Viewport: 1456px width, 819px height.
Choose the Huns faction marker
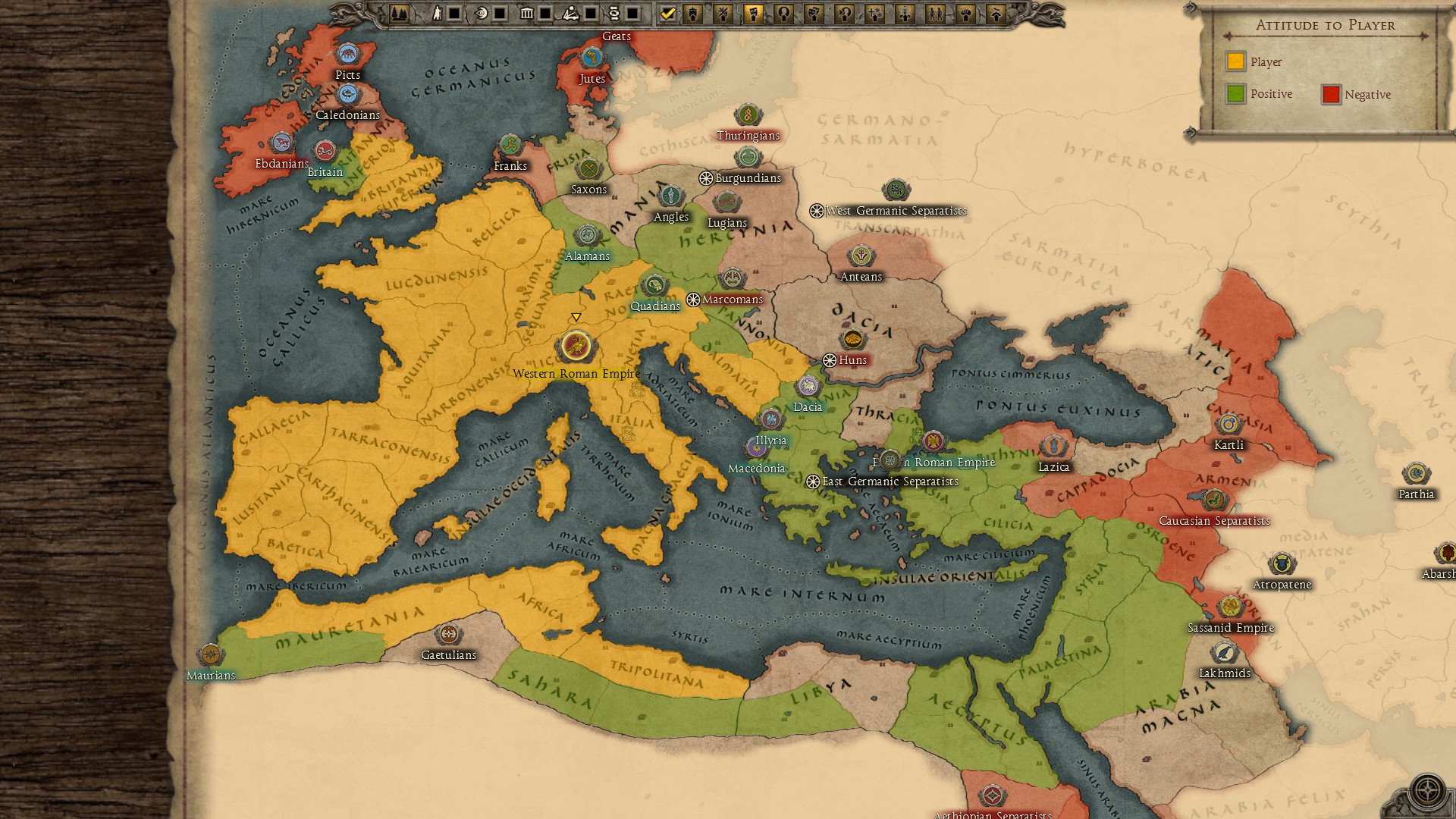[x=853, y=339]
